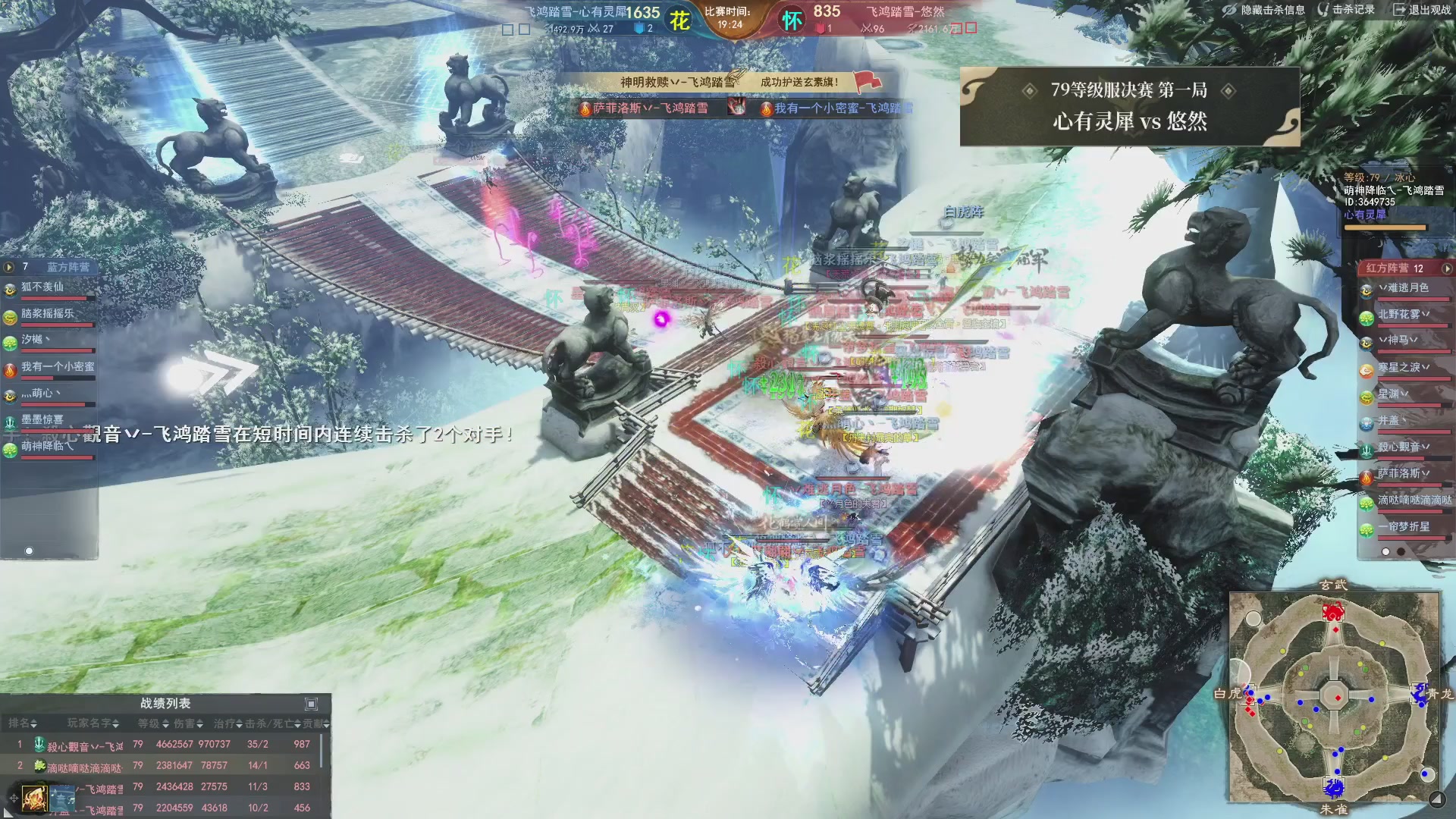This screenshot has height=819, width=1456.
Task: Spectate blue team player 墨墨惊喜
Action: click(x=42, y=419)
